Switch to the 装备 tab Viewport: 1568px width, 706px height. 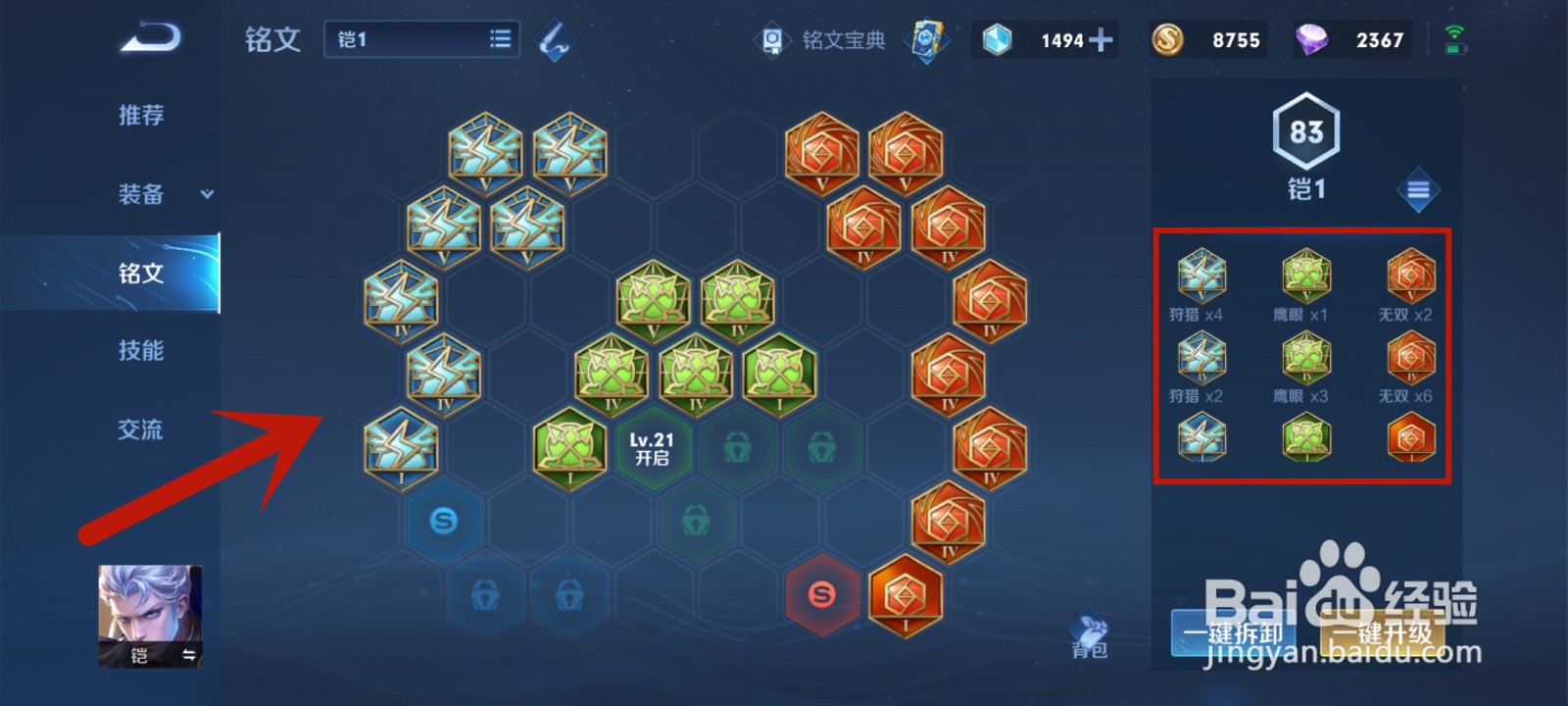[141, 194]
